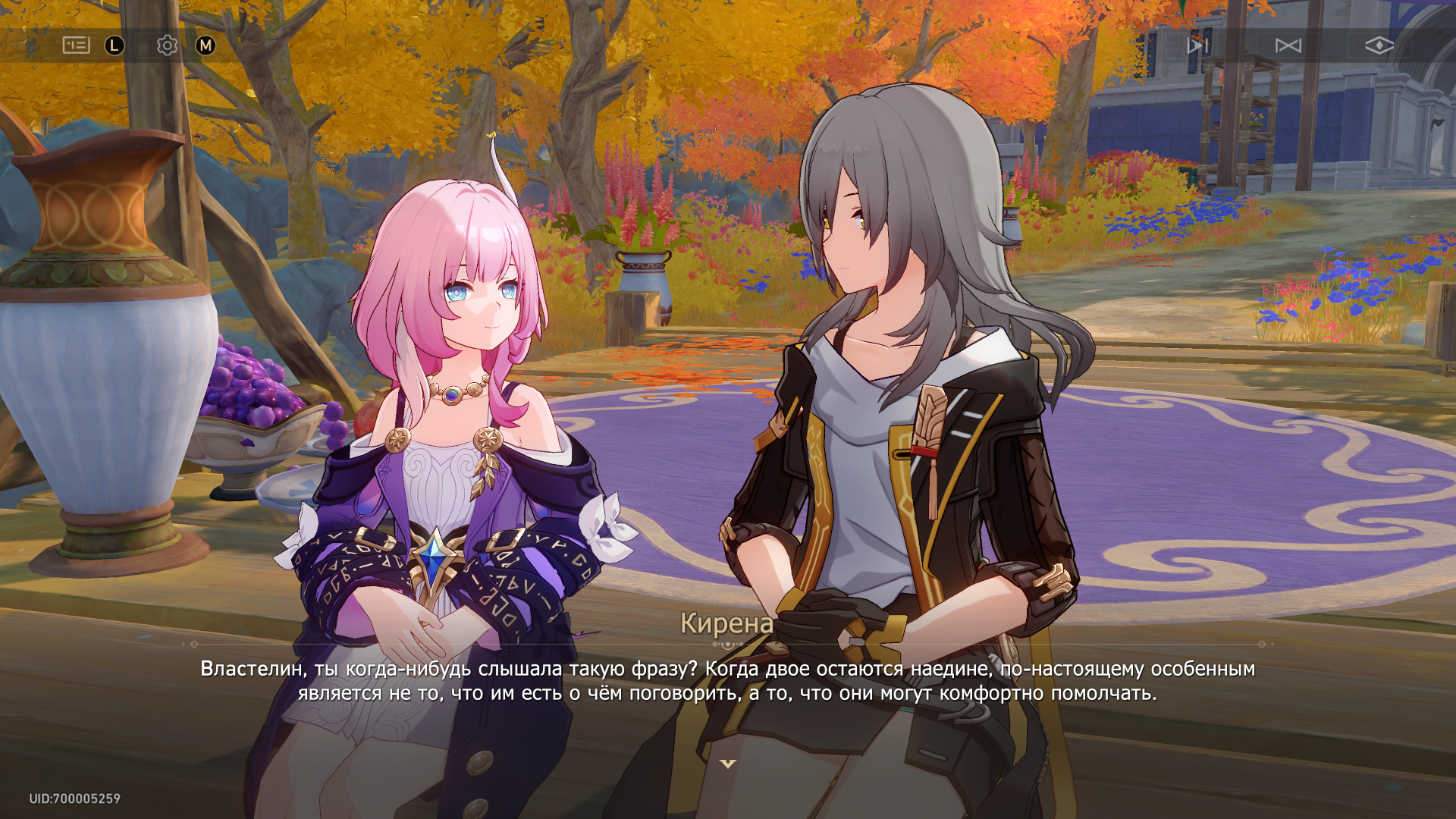Open the gear settings icon
The image size is (1456, 819).
click(167, 45)
